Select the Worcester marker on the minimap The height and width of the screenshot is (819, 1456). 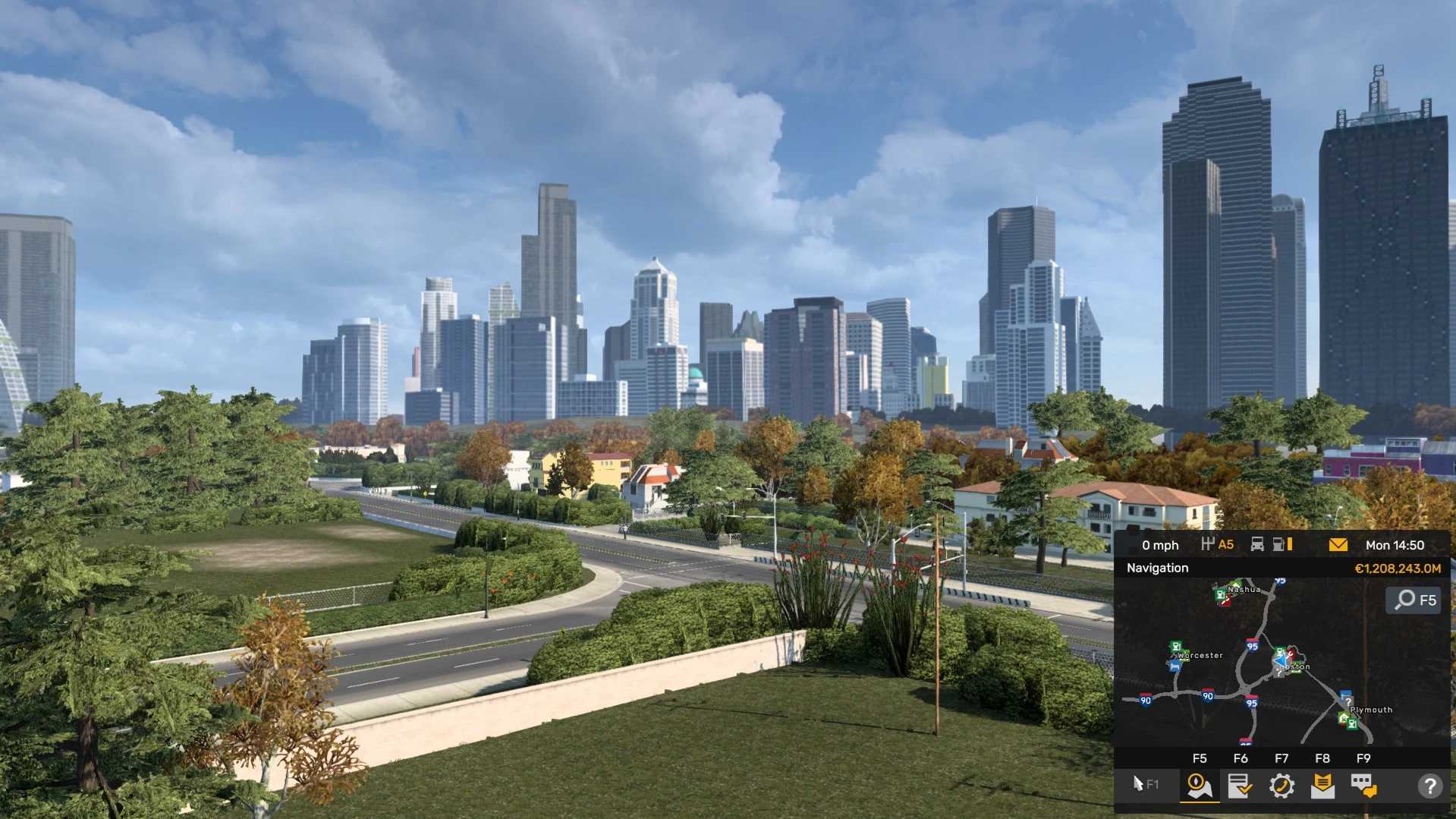[1199, 655]
